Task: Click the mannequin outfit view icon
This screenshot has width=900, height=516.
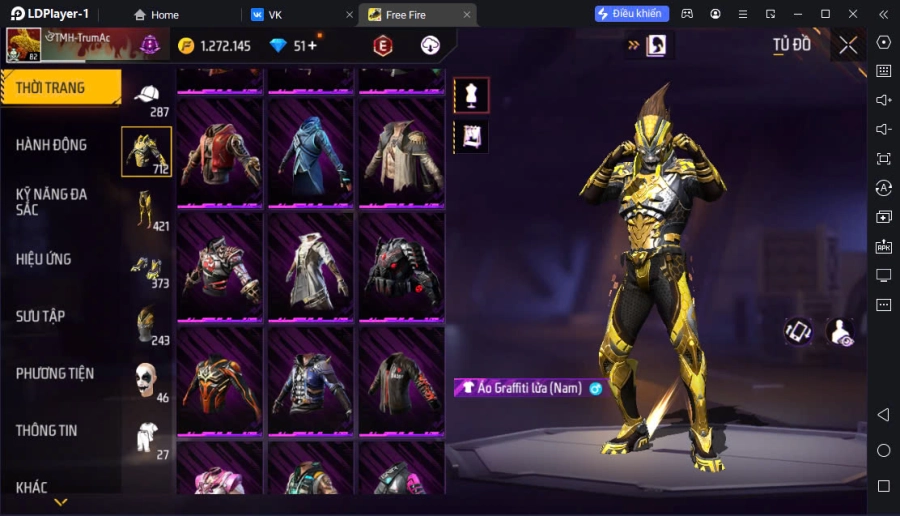Action: click(471, 95)
